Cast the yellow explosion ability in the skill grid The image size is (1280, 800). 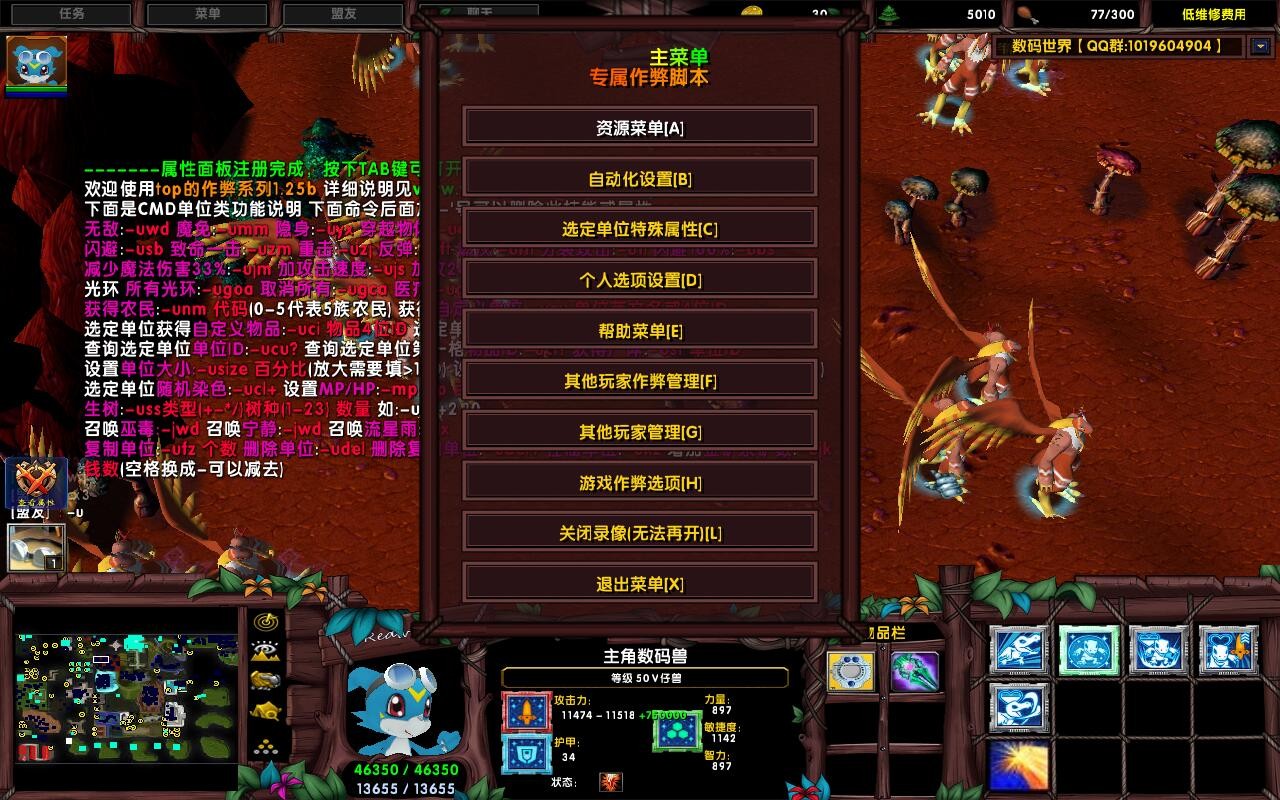1018,766
